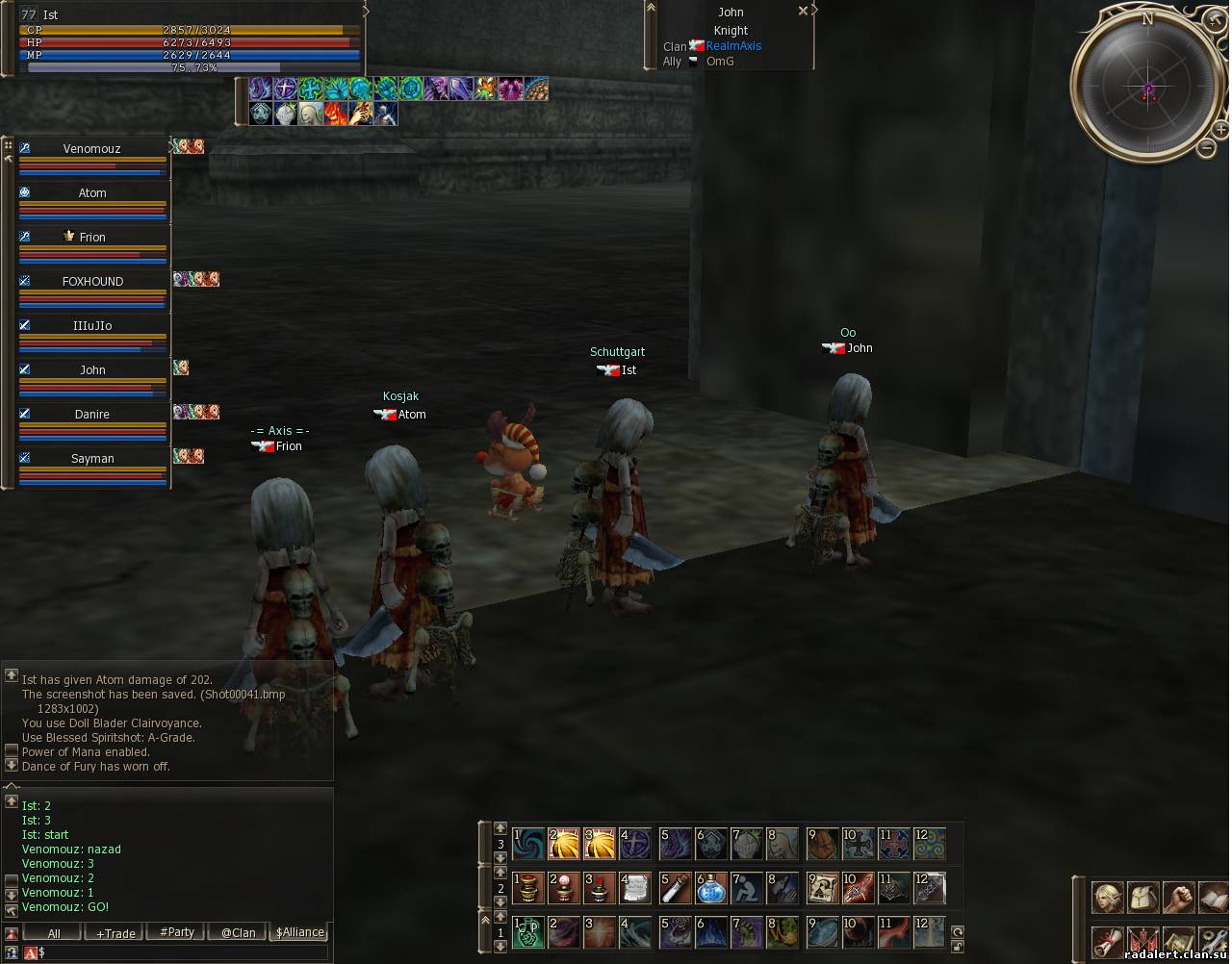This screenshot has height=964, width=1232.
Task: Show the All chat tab
Action: pos(54,933)
